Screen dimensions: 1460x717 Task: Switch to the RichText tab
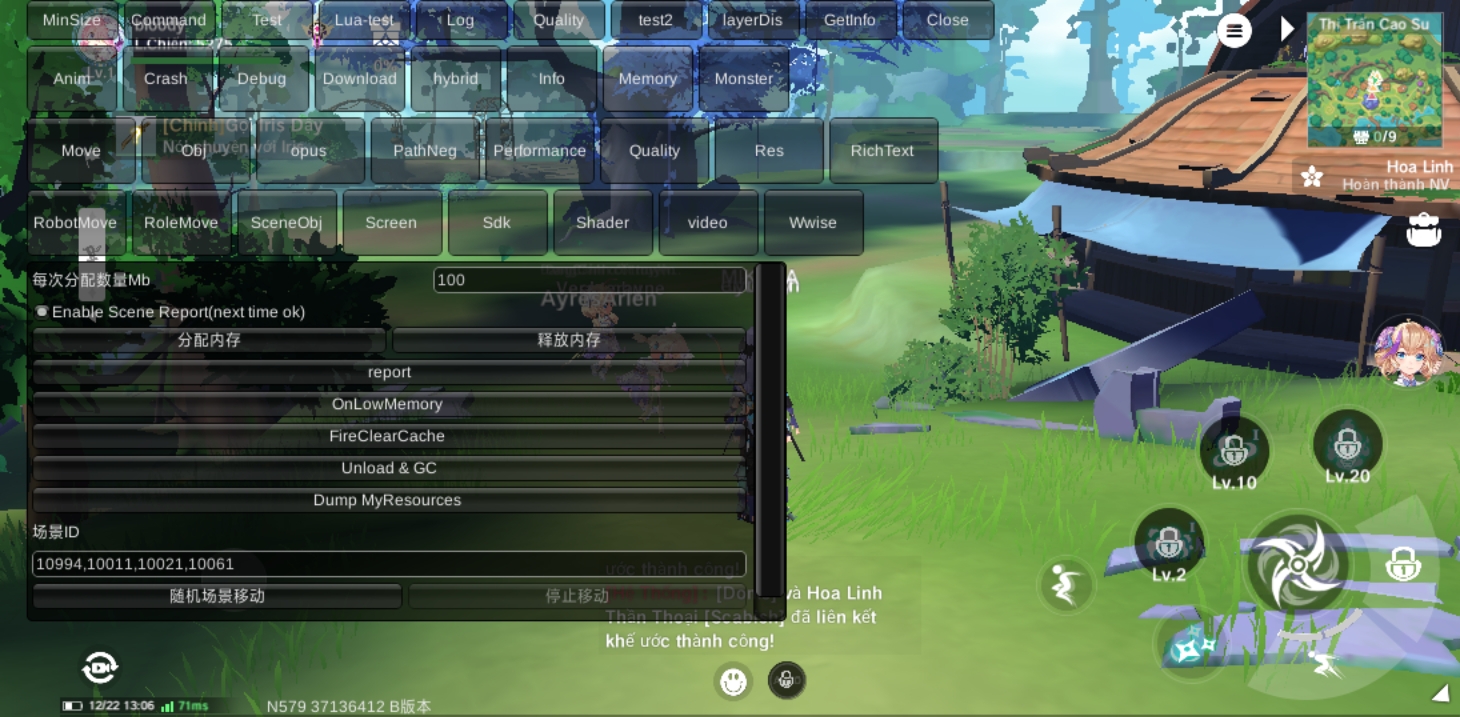pos(882,151)
